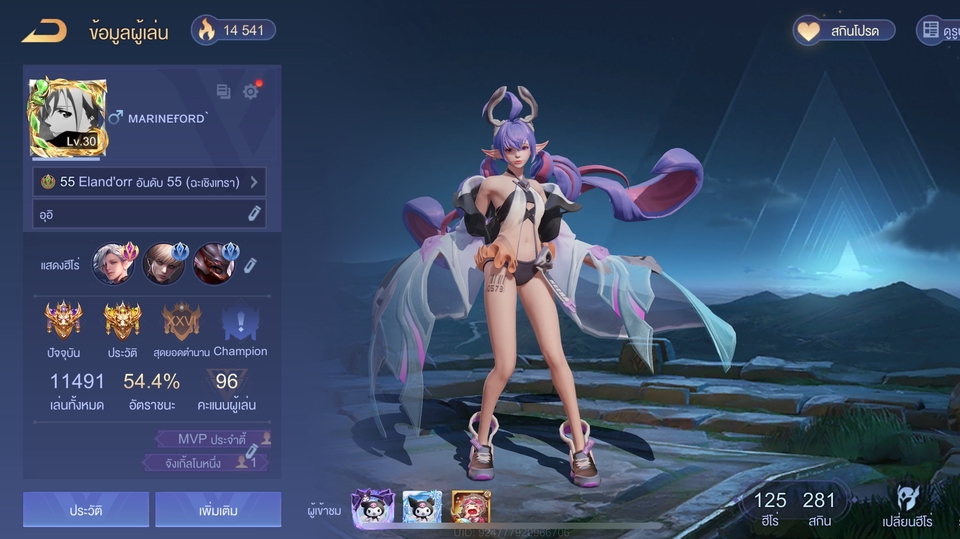
Task: Open the stacked cards icon beside the gear
Action: click(x=223, y=91)
